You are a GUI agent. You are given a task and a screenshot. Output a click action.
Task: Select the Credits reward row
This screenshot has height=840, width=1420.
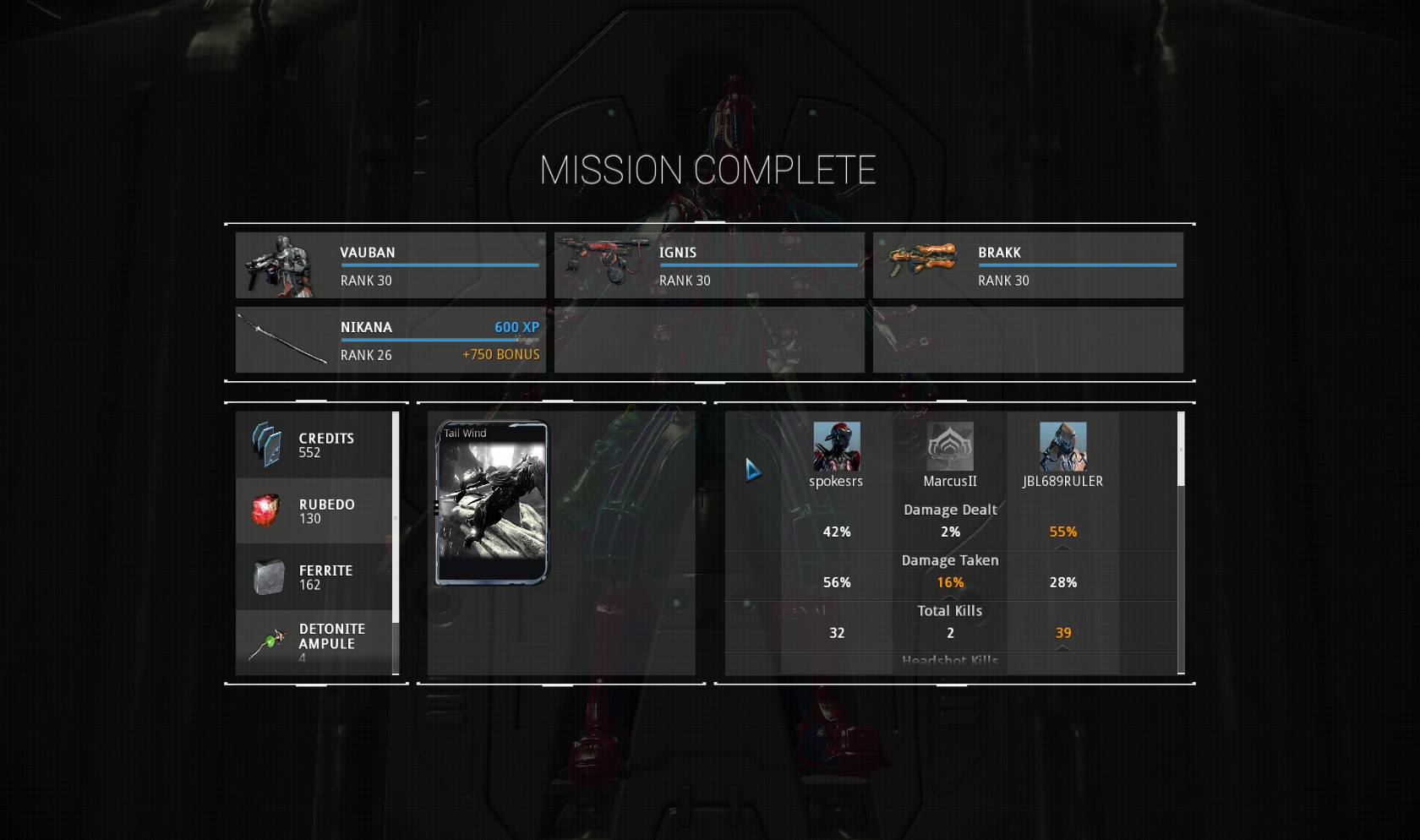click(x=314, y=445)
